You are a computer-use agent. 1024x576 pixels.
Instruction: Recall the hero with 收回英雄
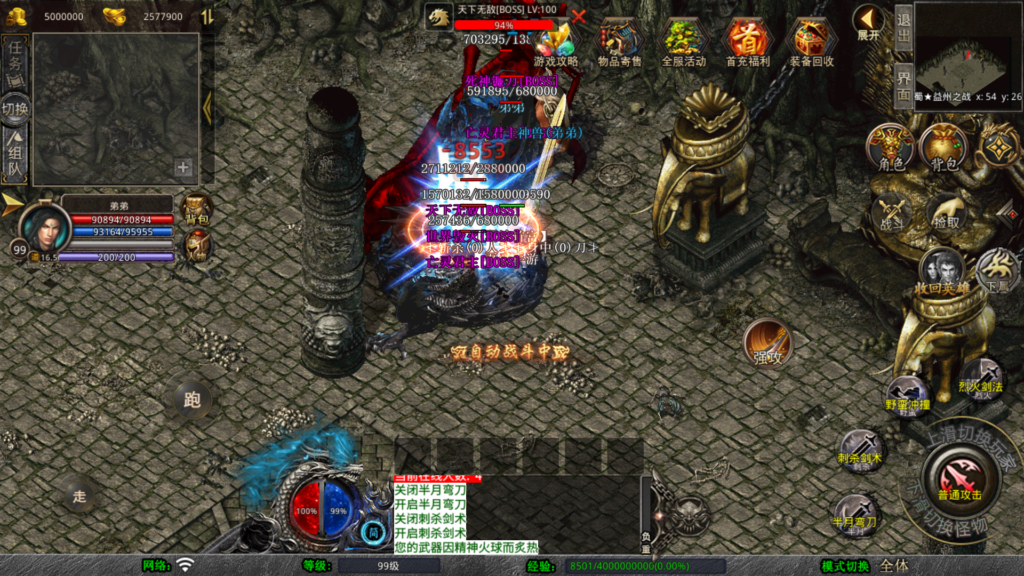click(942, 271)
